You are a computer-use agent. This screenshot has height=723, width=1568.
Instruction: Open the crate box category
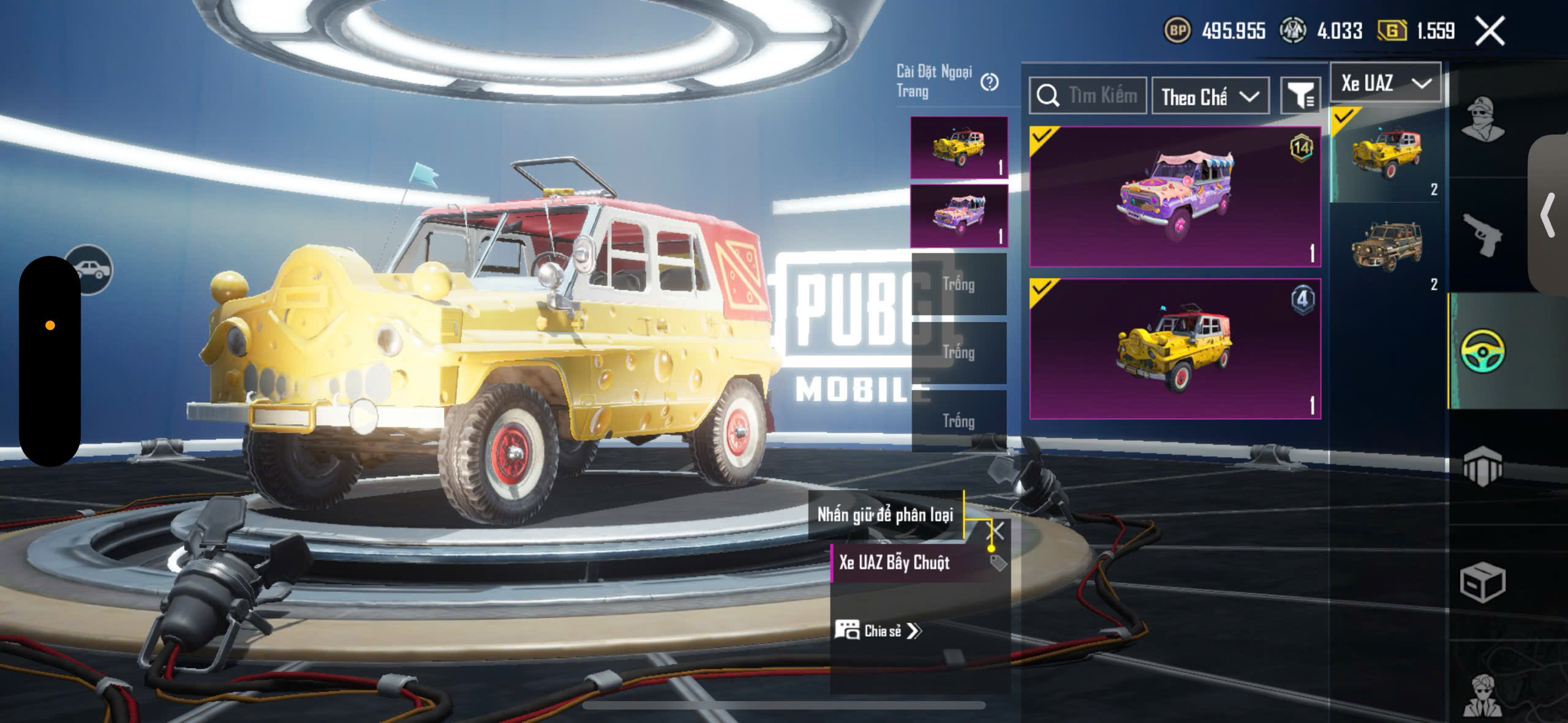1482,582
